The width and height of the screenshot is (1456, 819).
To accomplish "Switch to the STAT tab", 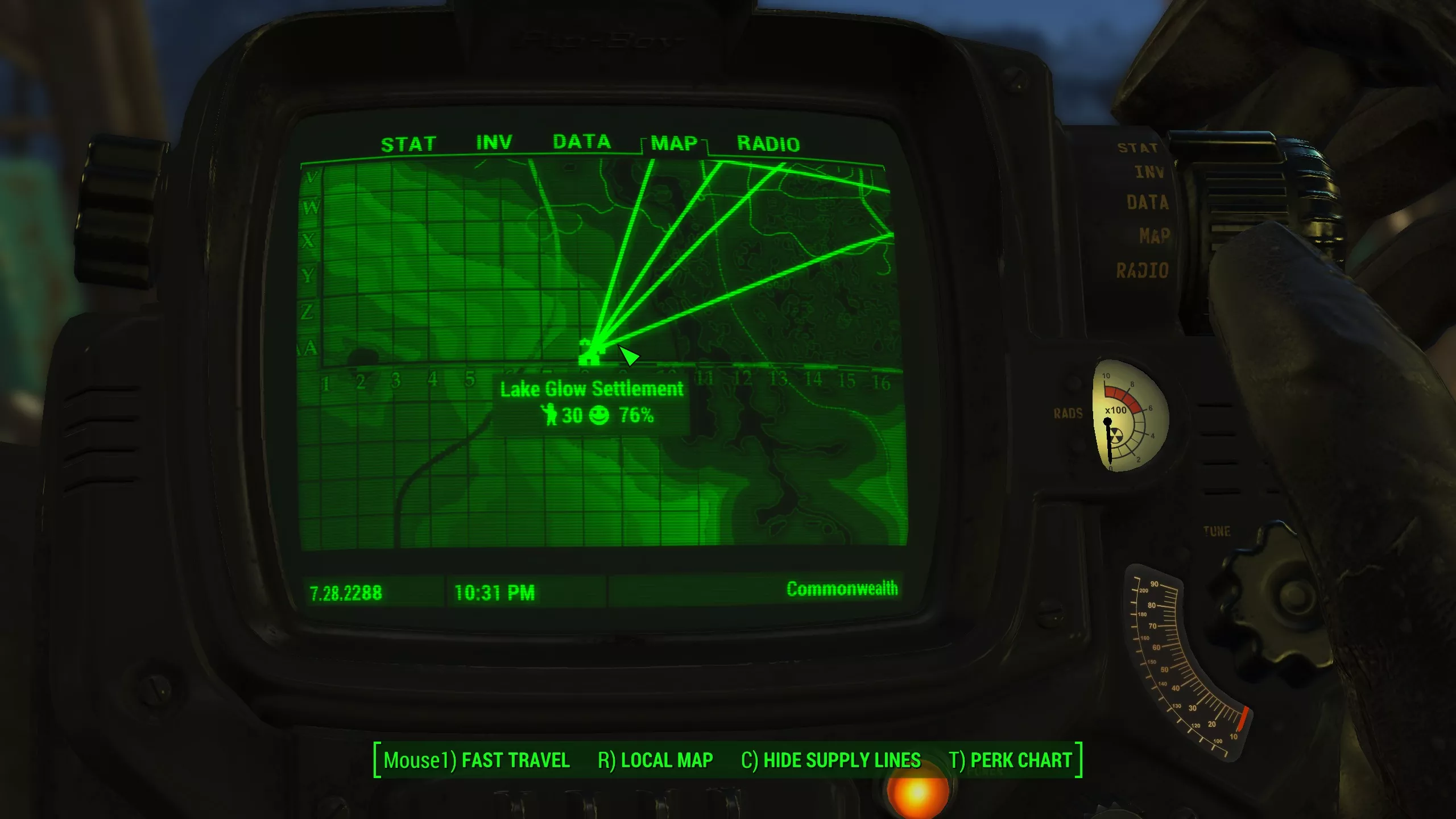I will point(408,144).
